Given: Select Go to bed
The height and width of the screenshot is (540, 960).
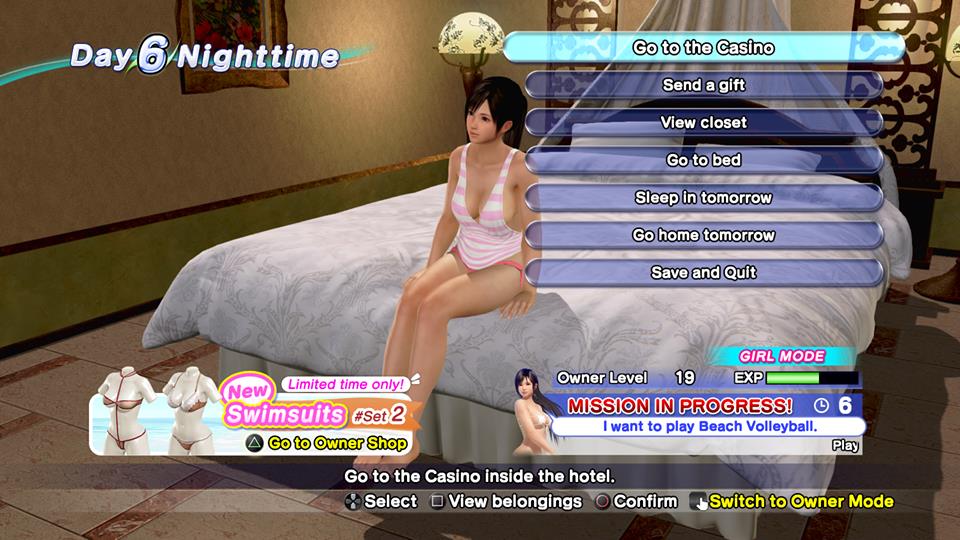Looking at the screenshot, I should [x=704, y=160].
